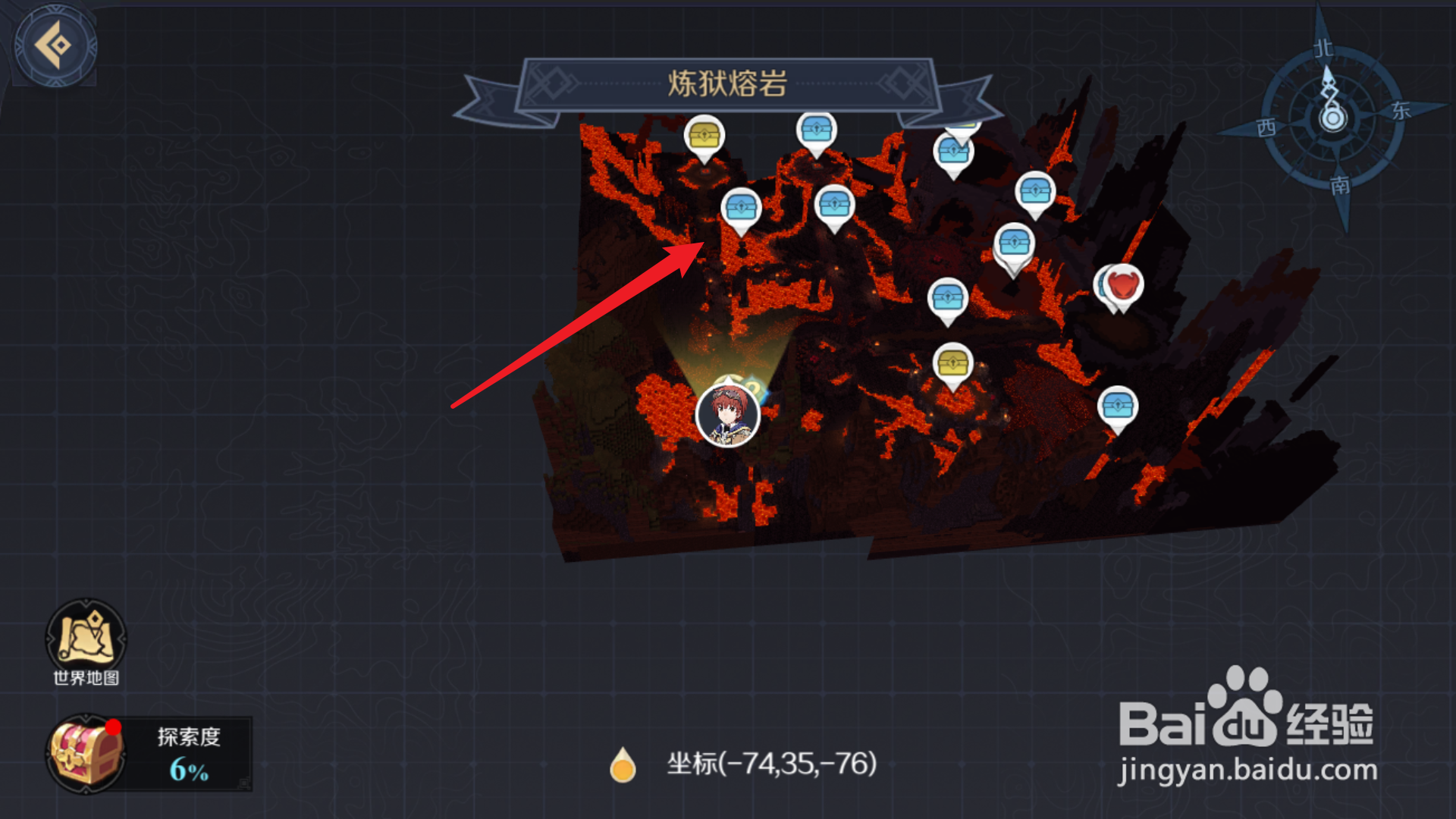Click the gold chest marker in map center

954,362
